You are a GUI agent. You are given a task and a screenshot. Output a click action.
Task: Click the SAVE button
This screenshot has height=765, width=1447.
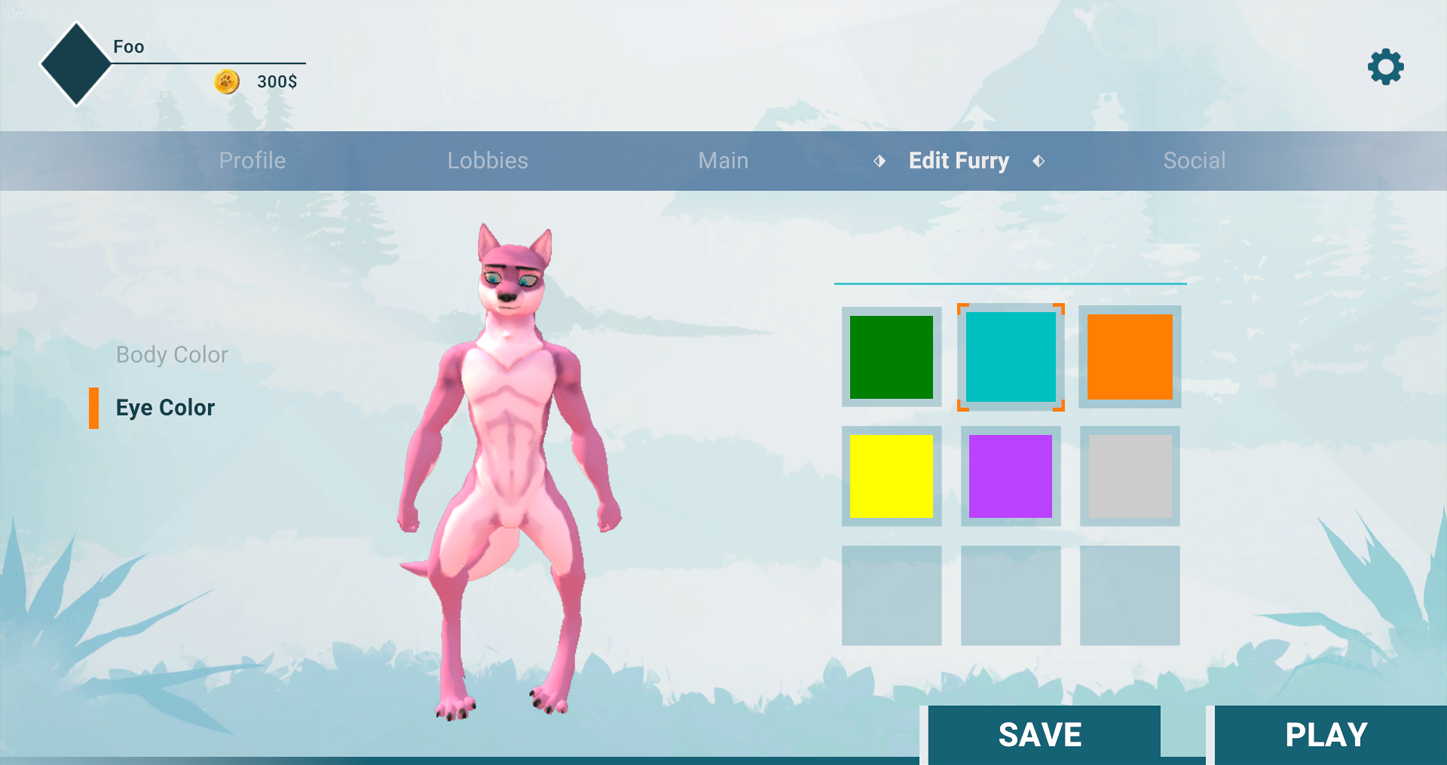[x=1040, y=735]
